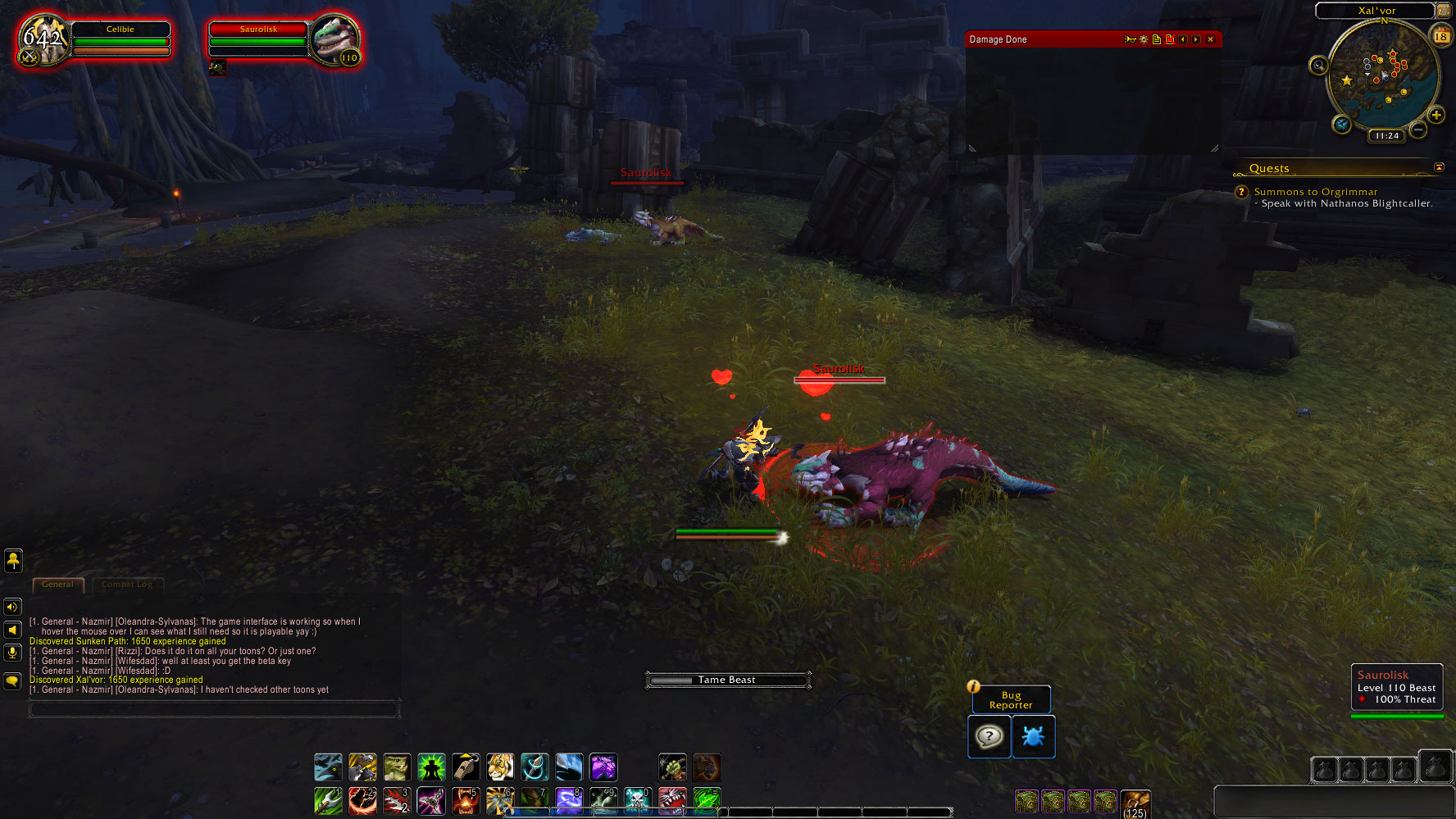1456x819 pixels.
Task: Open the feedback question-bubble button
Action: pos(989,736)
